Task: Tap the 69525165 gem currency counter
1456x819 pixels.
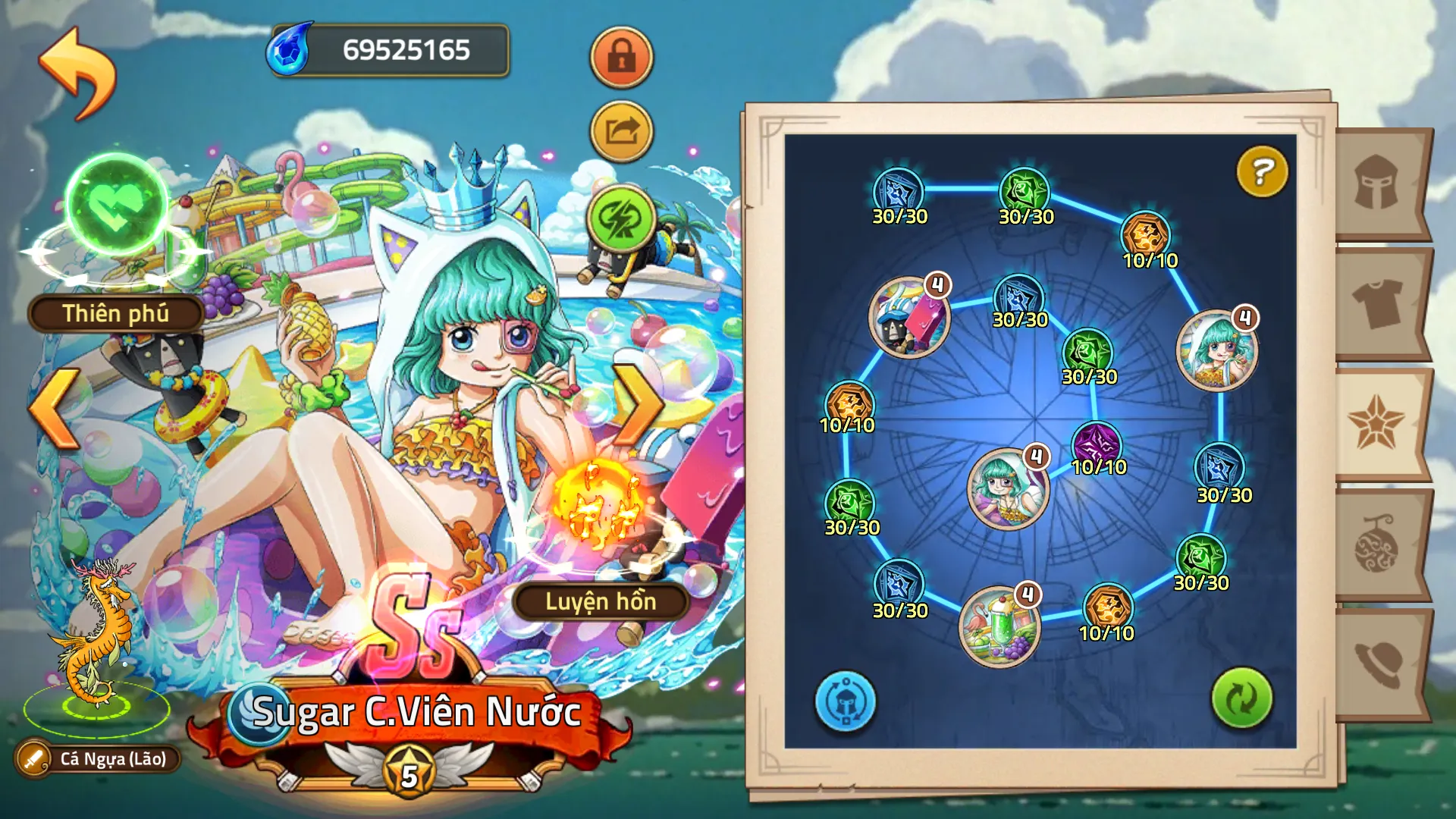Action: click(x=394, y=49)
